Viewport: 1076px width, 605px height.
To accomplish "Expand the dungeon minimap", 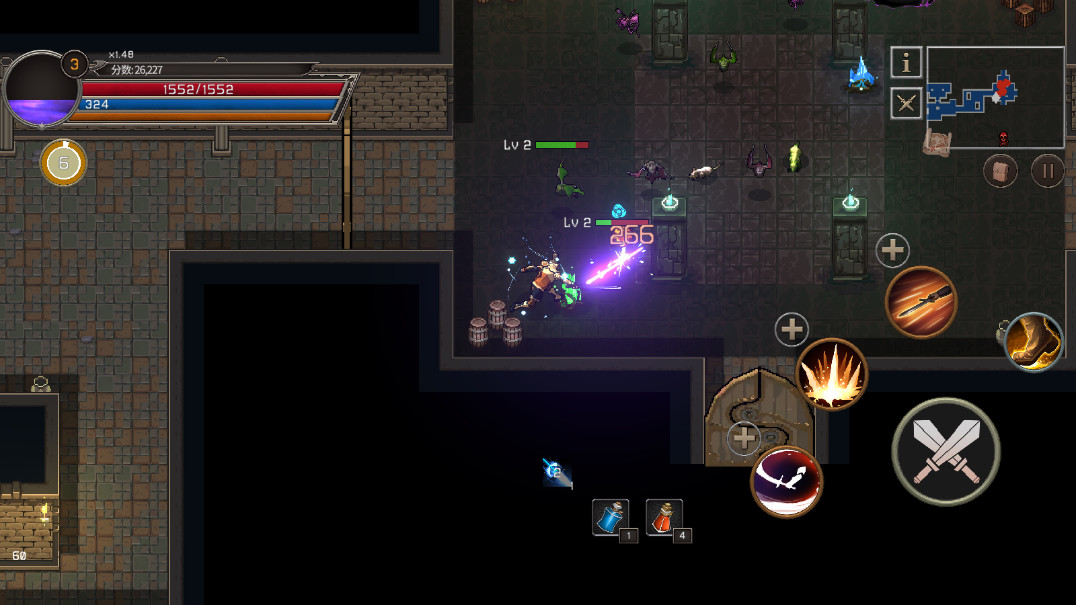I will (995, 97).
